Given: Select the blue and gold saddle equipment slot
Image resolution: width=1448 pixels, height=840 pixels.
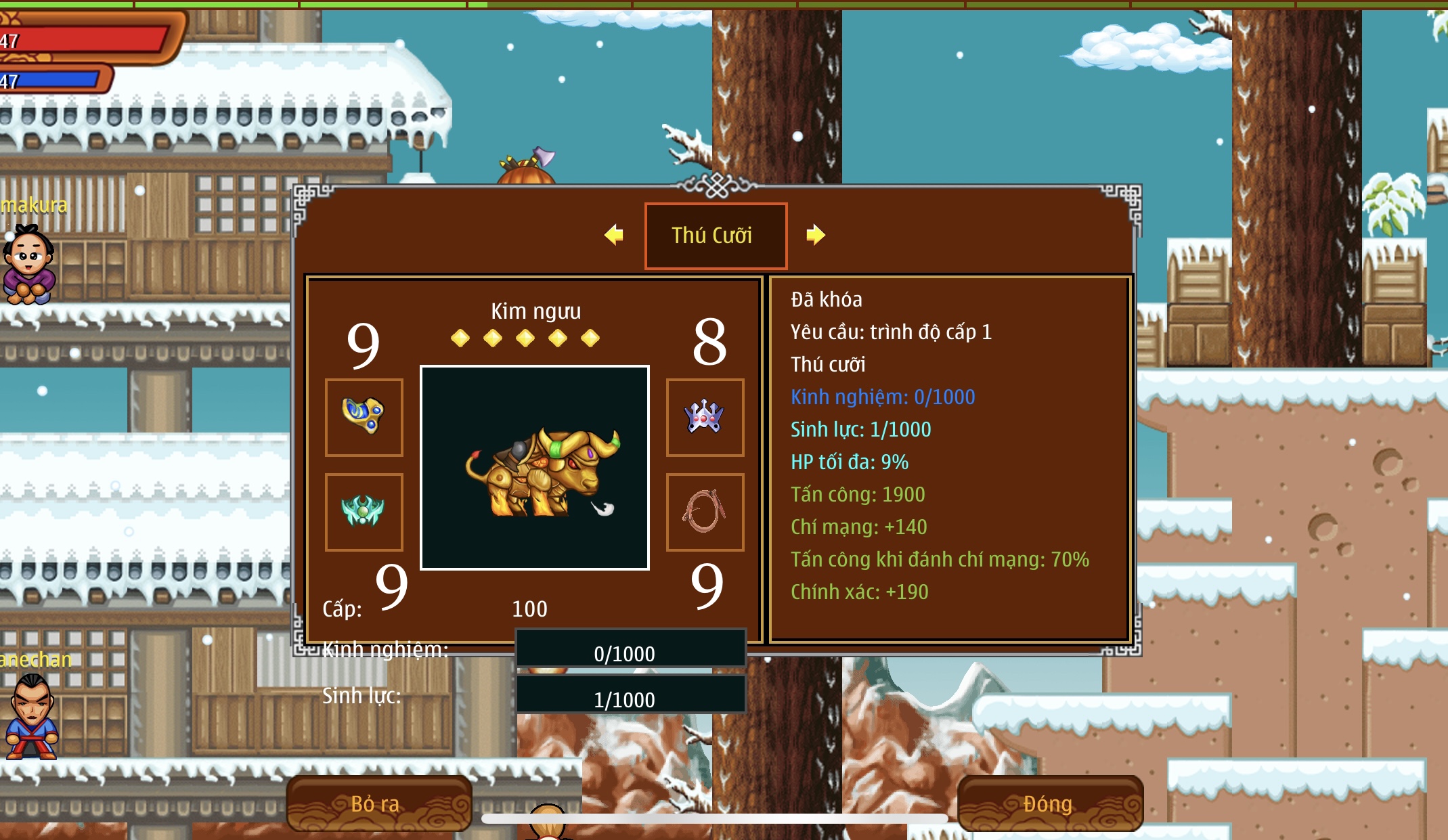Looking at the screenshot, I should (x=364, y=417).
